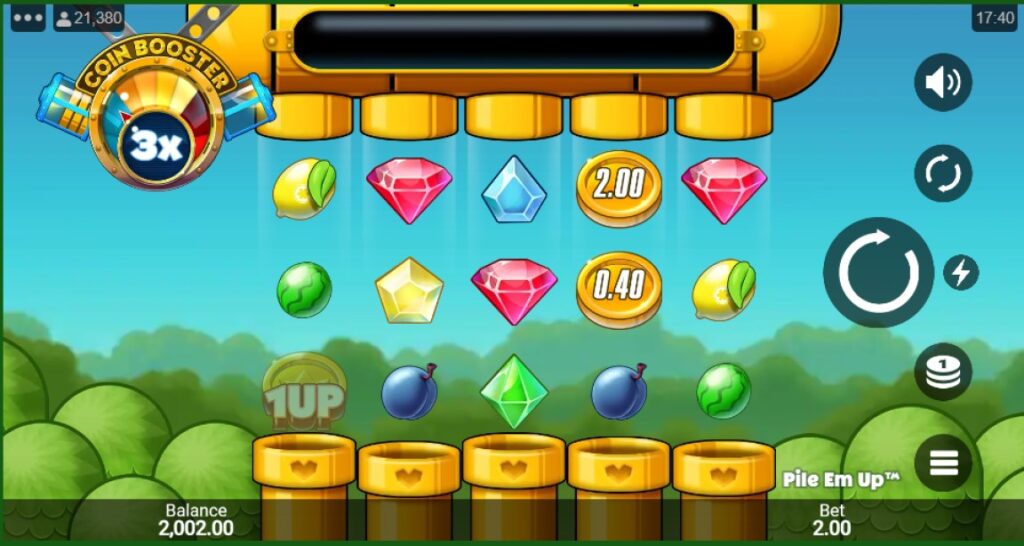Spin the reels with the large spin button
The width and height of the screenshot is (1024, 546).
(878, 271)
